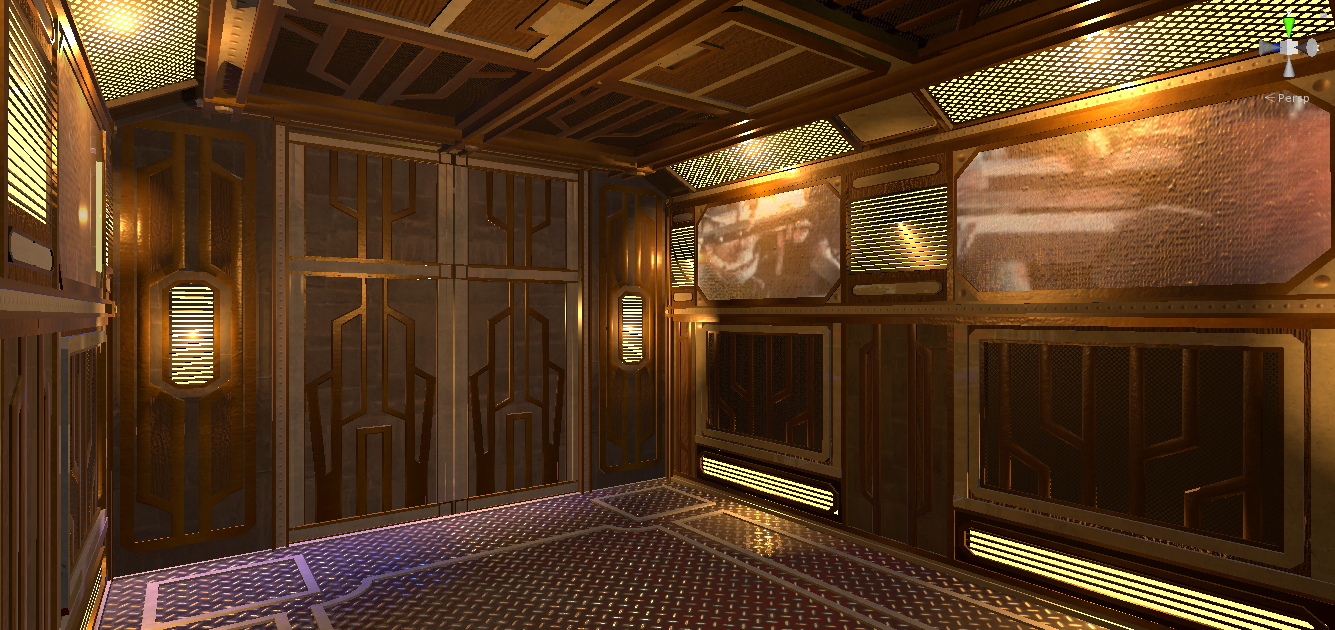The height and width of the screenshot is (630, 1335).
Task: Toggle the gizmo rotation lock icon
Action: pyautogui.click(x=1322, y=14)
